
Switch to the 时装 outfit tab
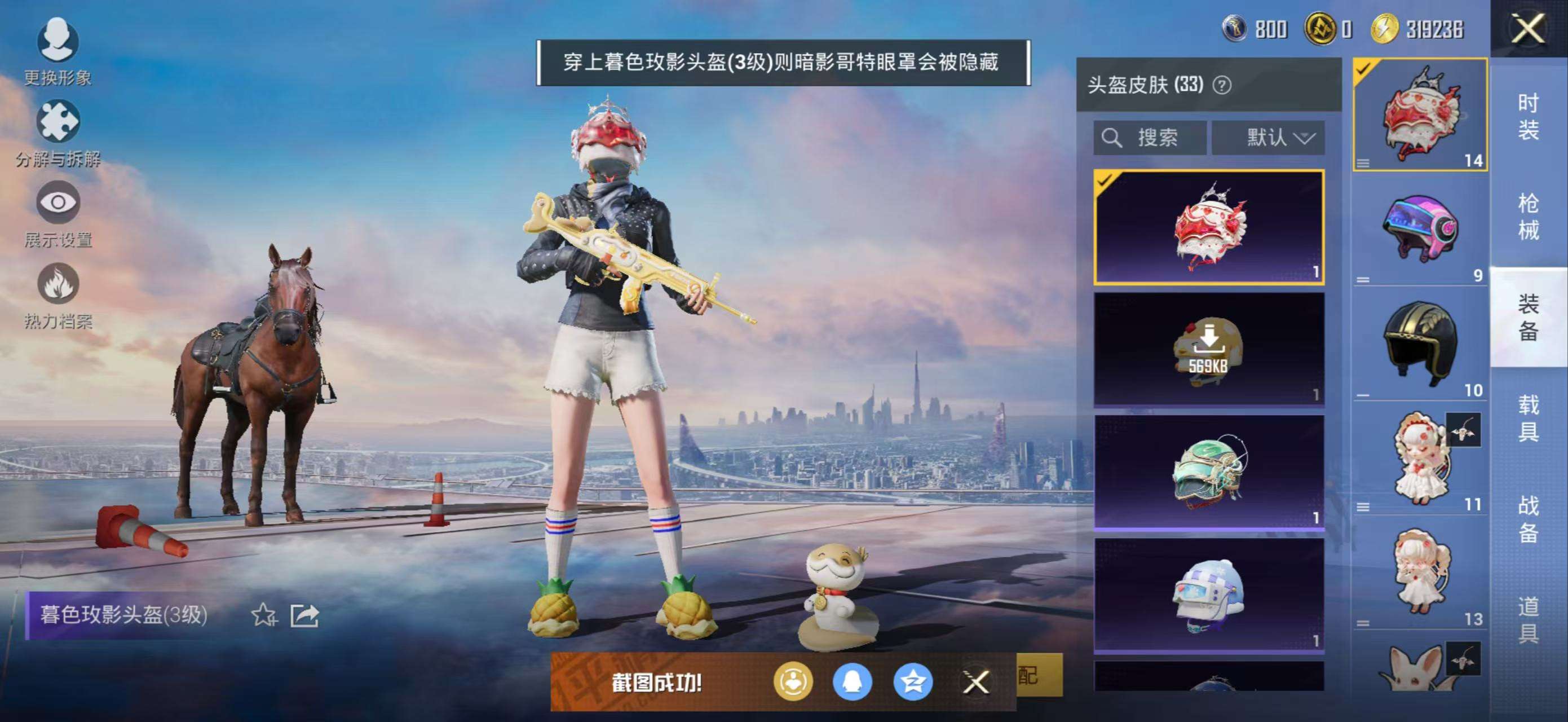[1528, 116]
